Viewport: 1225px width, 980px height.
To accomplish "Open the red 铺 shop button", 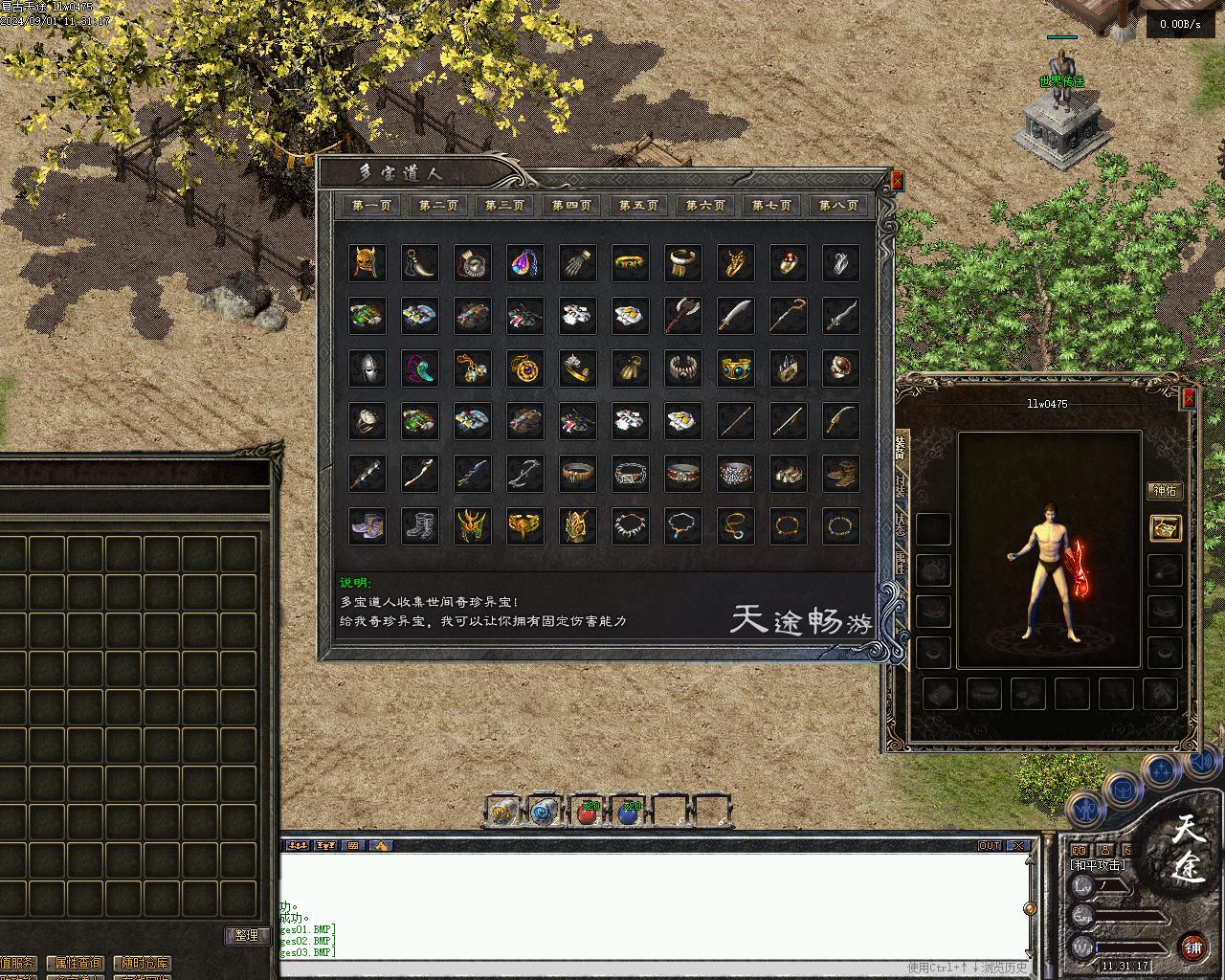I will pyautogui.click(x=1192, y=947).
